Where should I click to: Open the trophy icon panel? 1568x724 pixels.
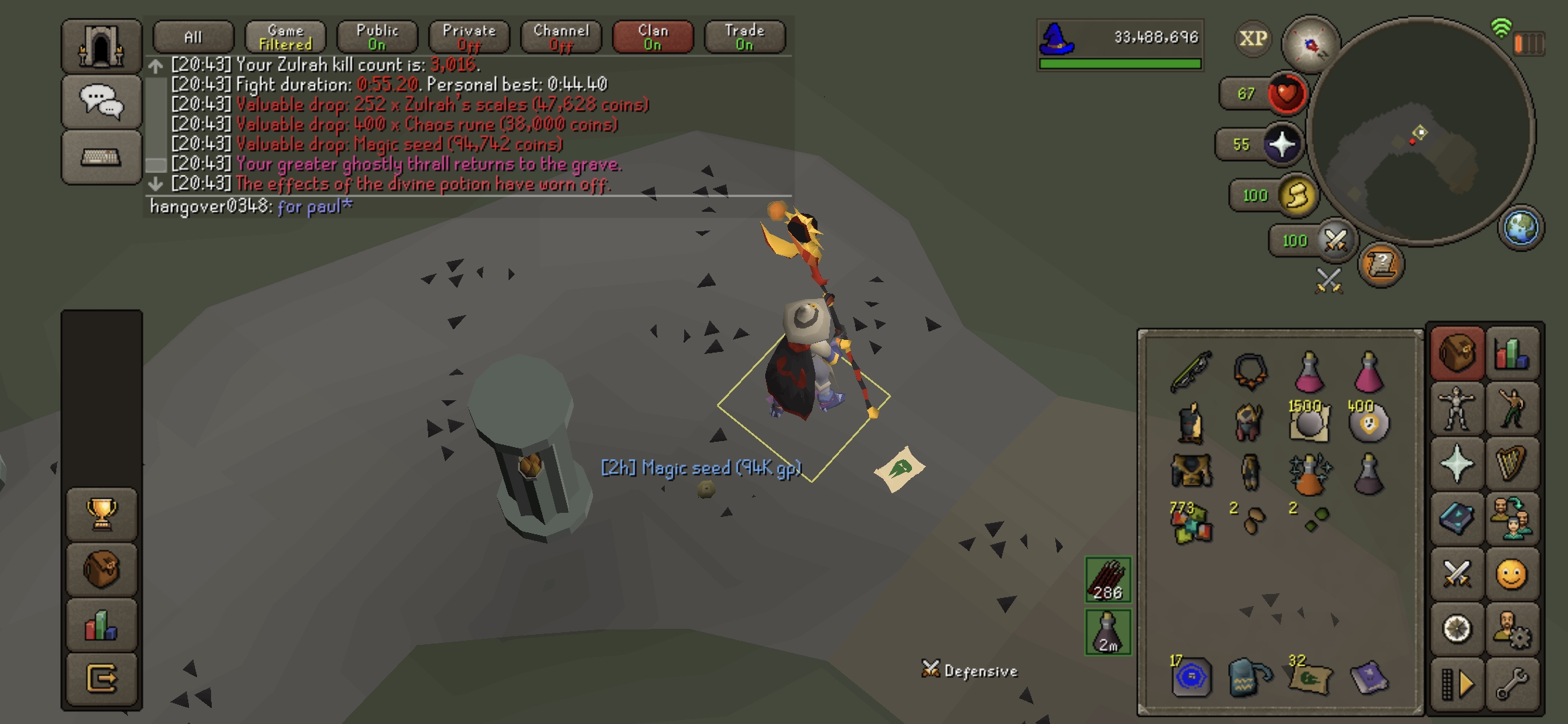click(101, 514)
